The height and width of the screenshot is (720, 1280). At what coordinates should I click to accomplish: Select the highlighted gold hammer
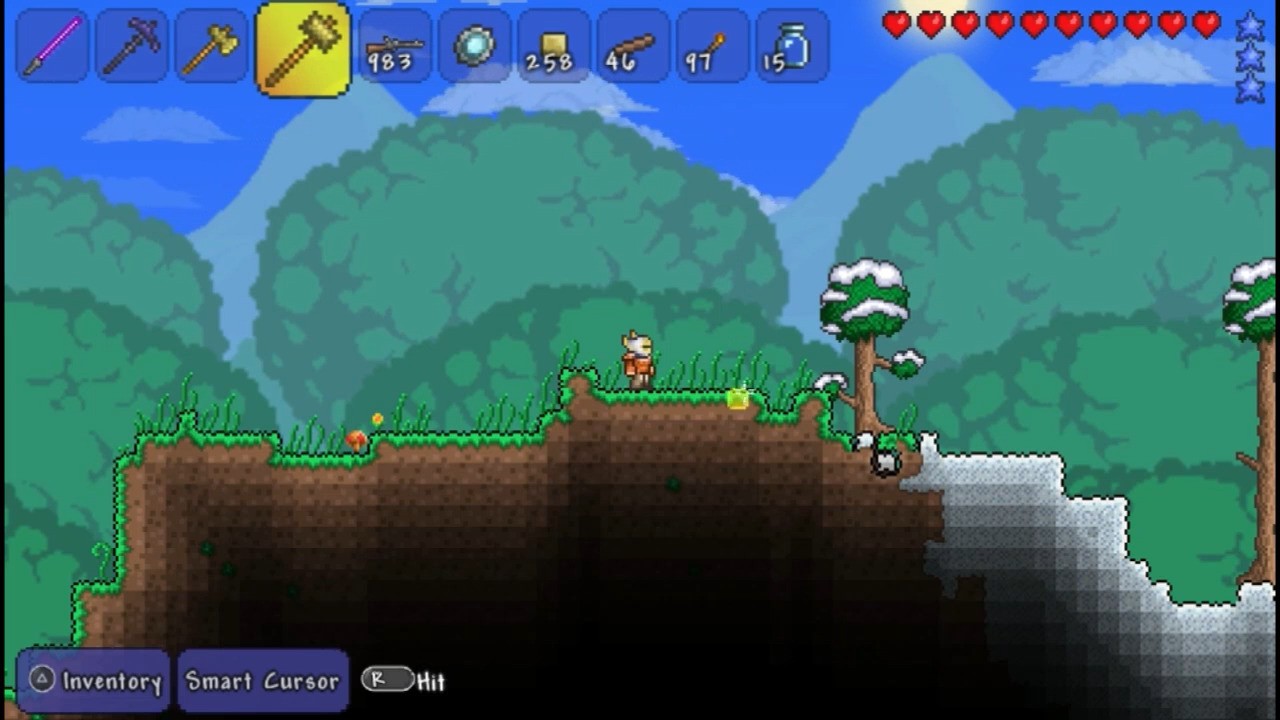[x=302, y=46]
